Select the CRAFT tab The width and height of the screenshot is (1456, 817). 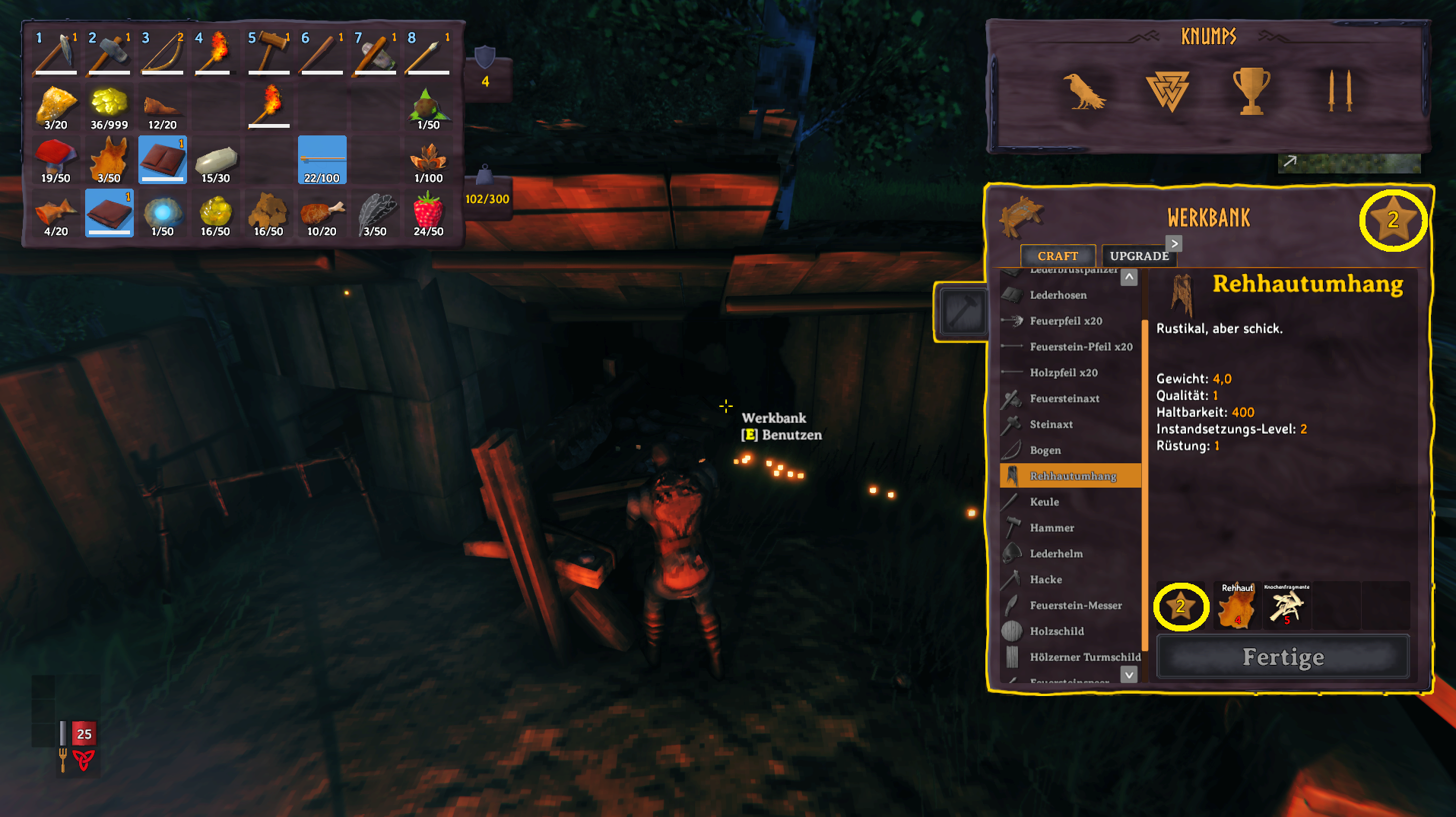pos(1057,256)
